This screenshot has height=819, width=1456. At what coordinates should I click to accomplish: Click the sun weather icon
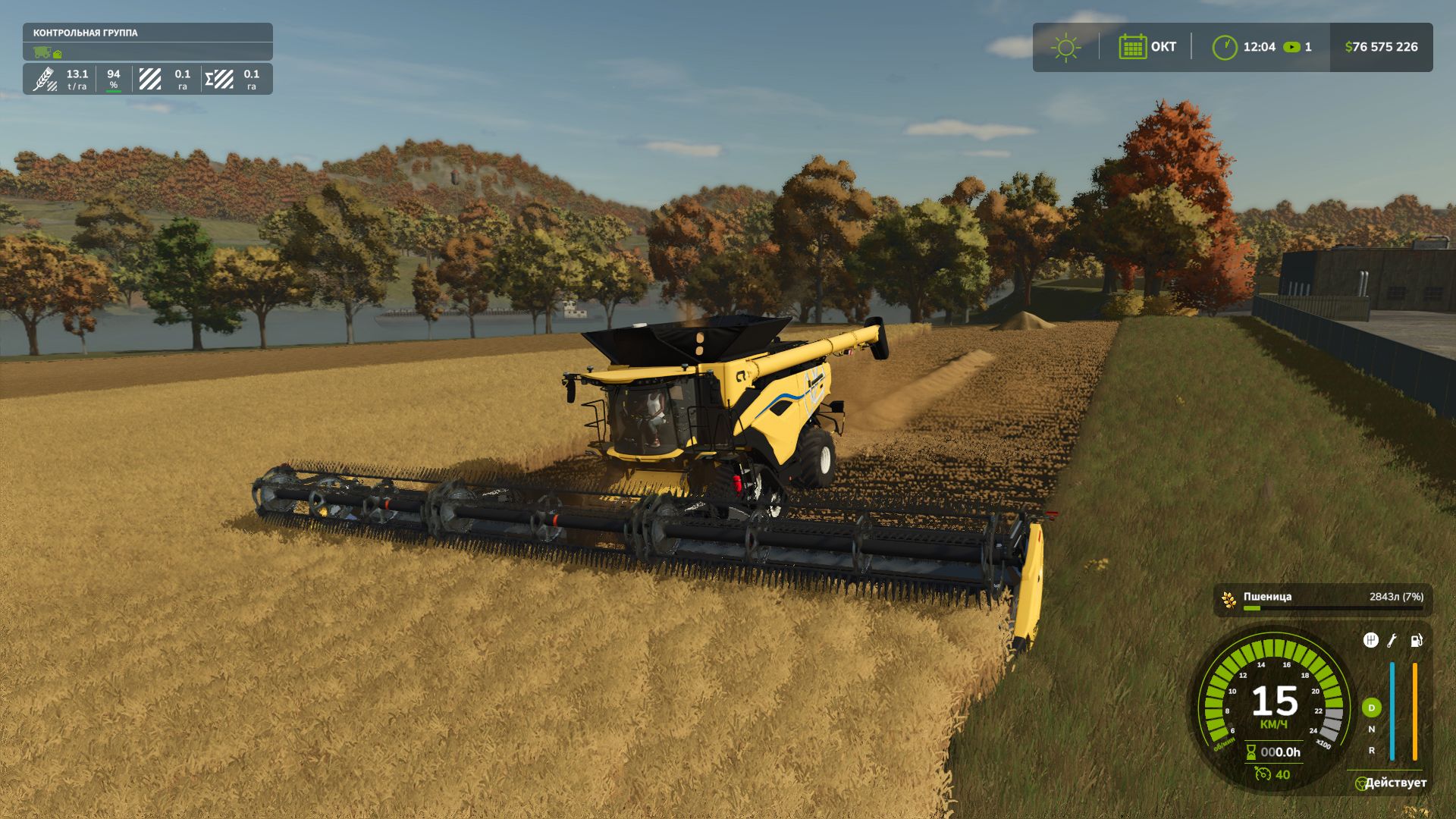(x=1065, y=47)
